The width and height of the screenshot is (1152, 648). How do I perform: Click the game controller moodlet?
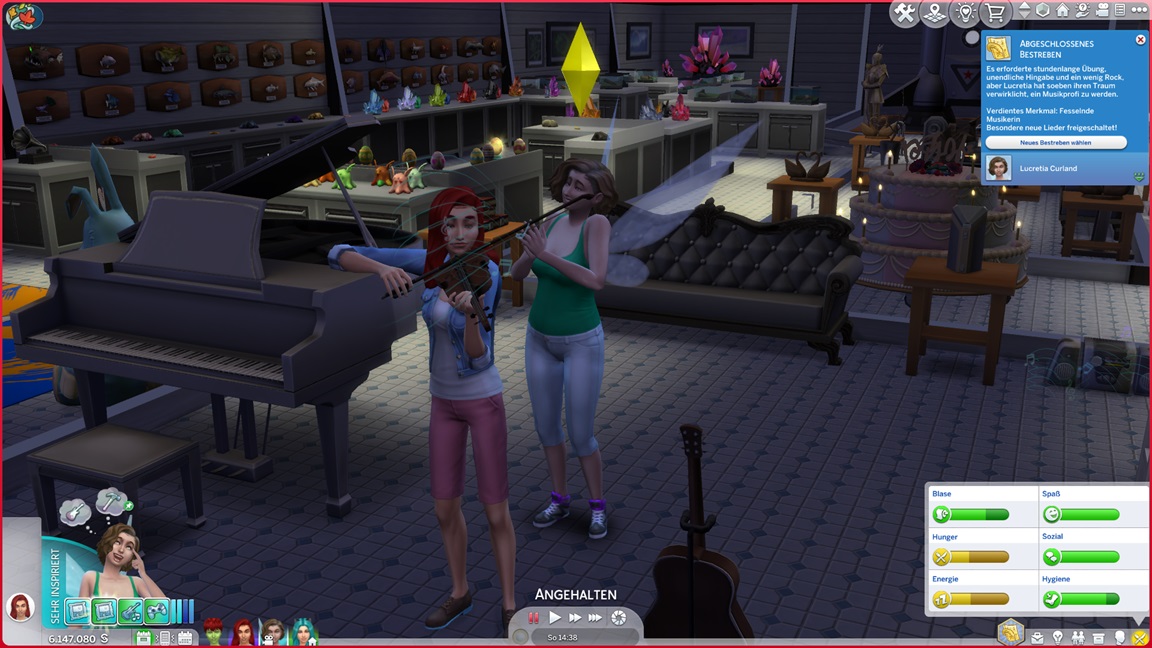coord(156,611)
